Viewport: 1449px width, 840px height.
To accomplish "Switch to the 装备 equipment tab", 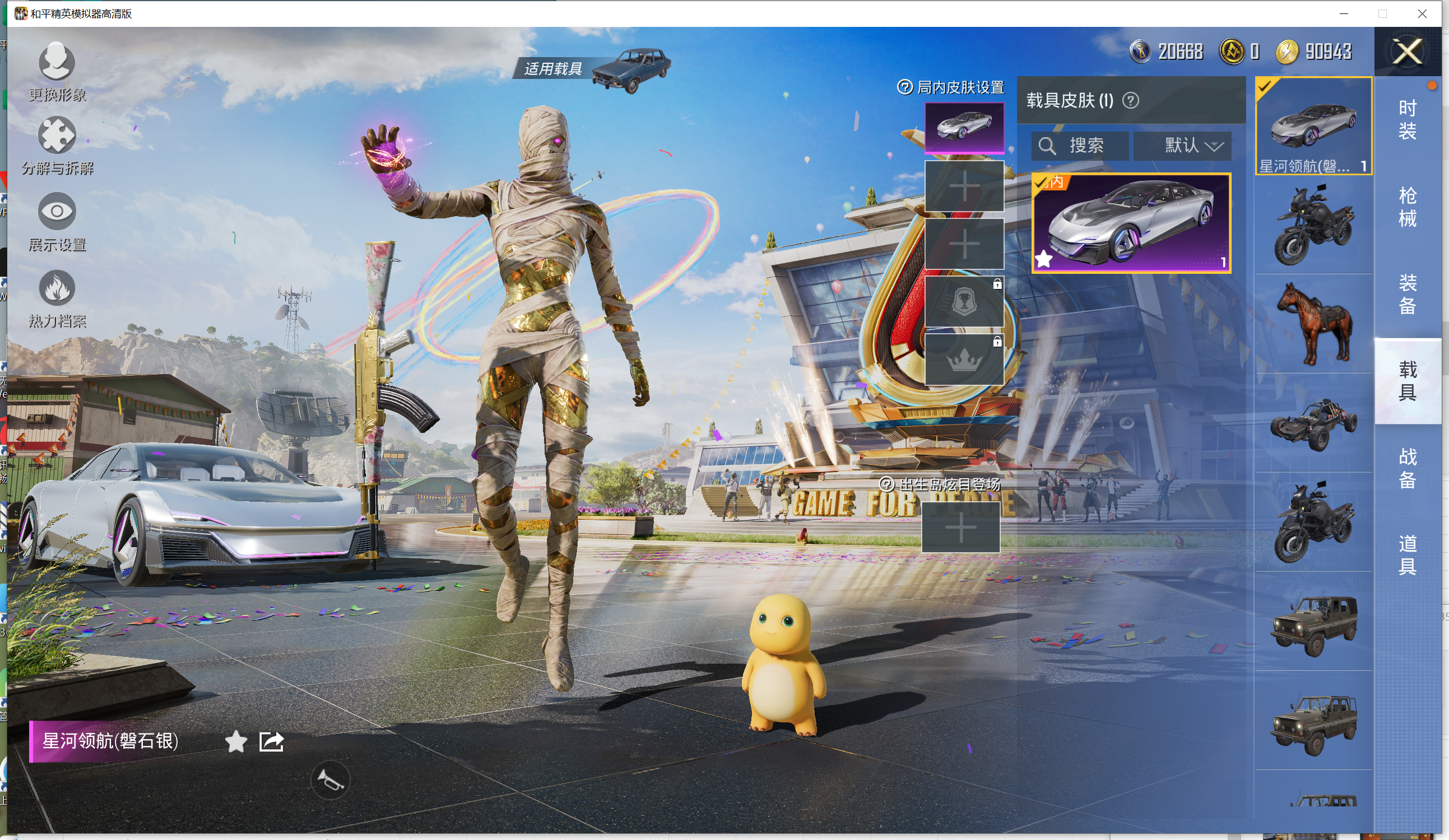I will pyautogui.click(x=1406, y=294).
